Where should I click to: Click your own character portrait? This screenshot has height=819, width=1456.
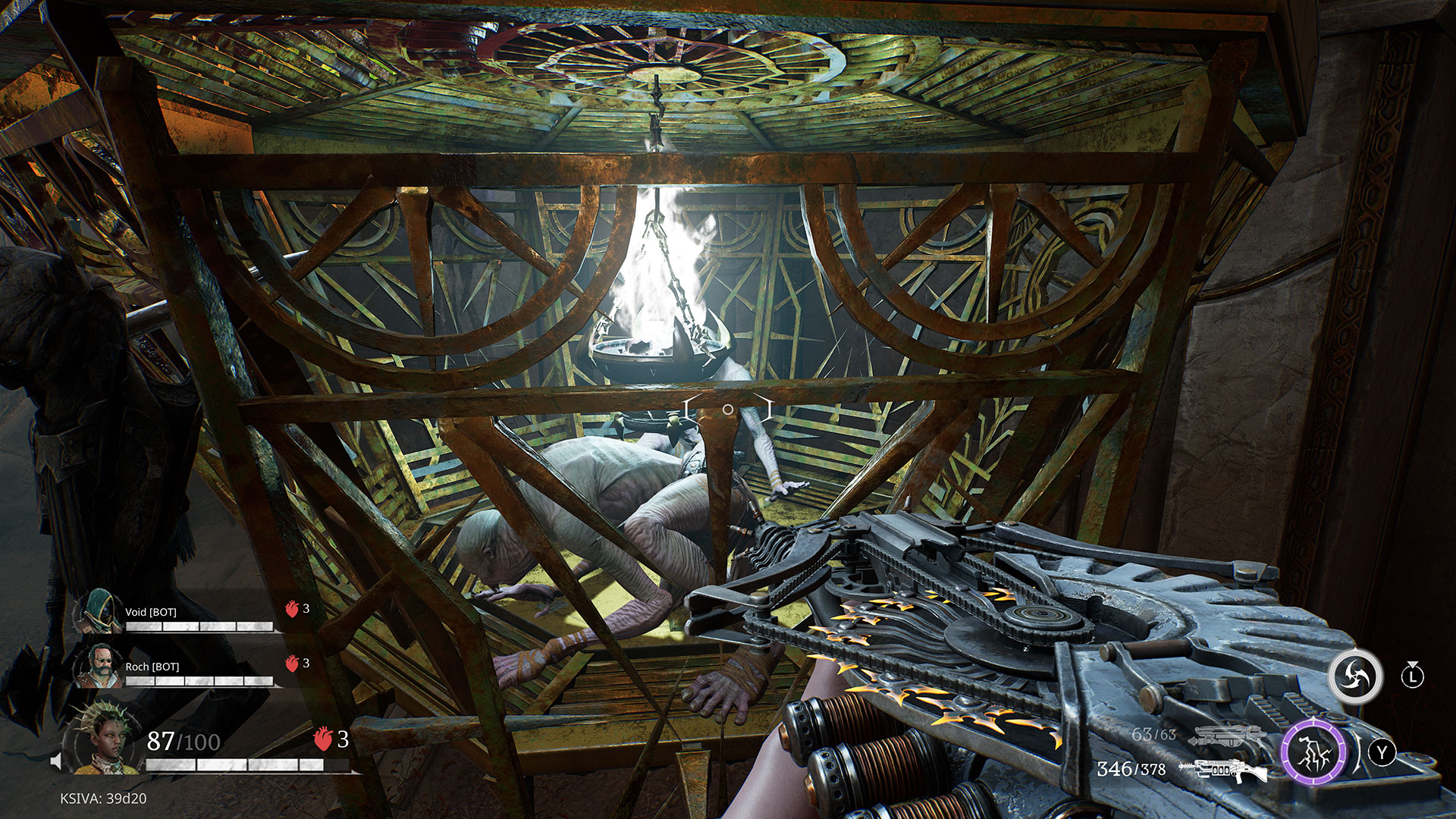[103, 739]
